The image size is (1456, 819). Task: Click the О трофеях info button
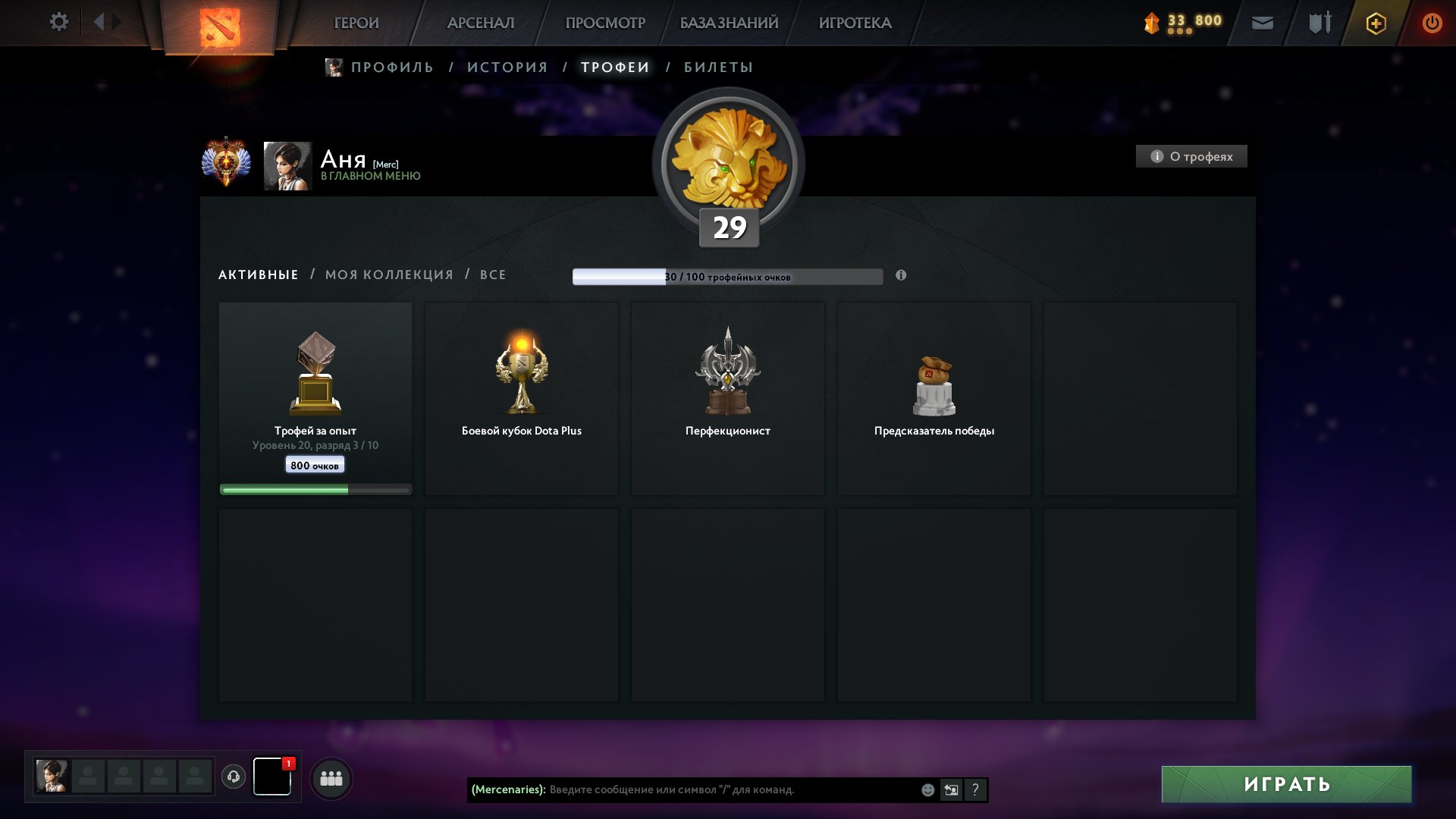point(1191,156)
